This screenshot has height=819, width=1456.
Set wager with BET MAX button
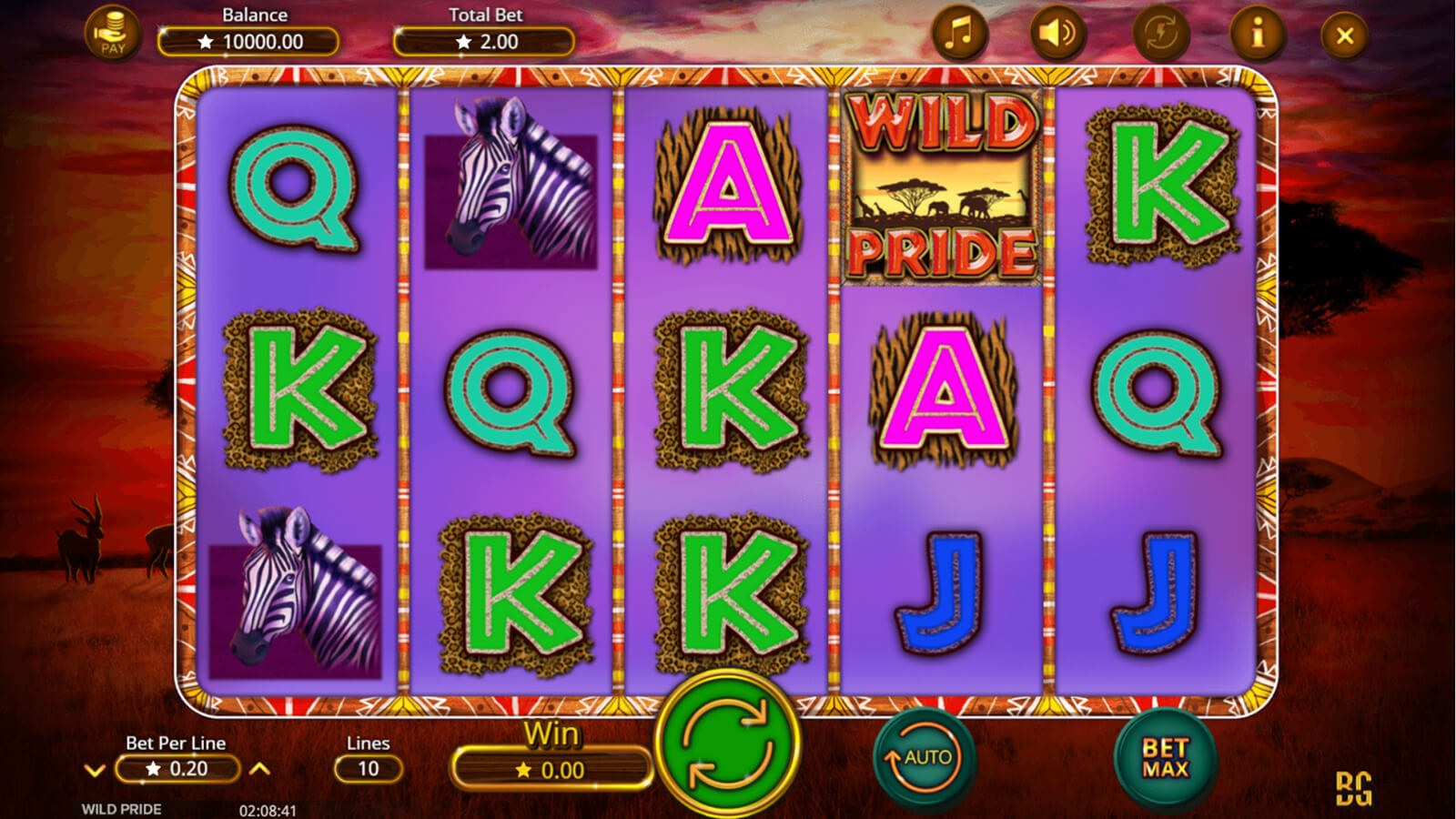pos(1165,758)
